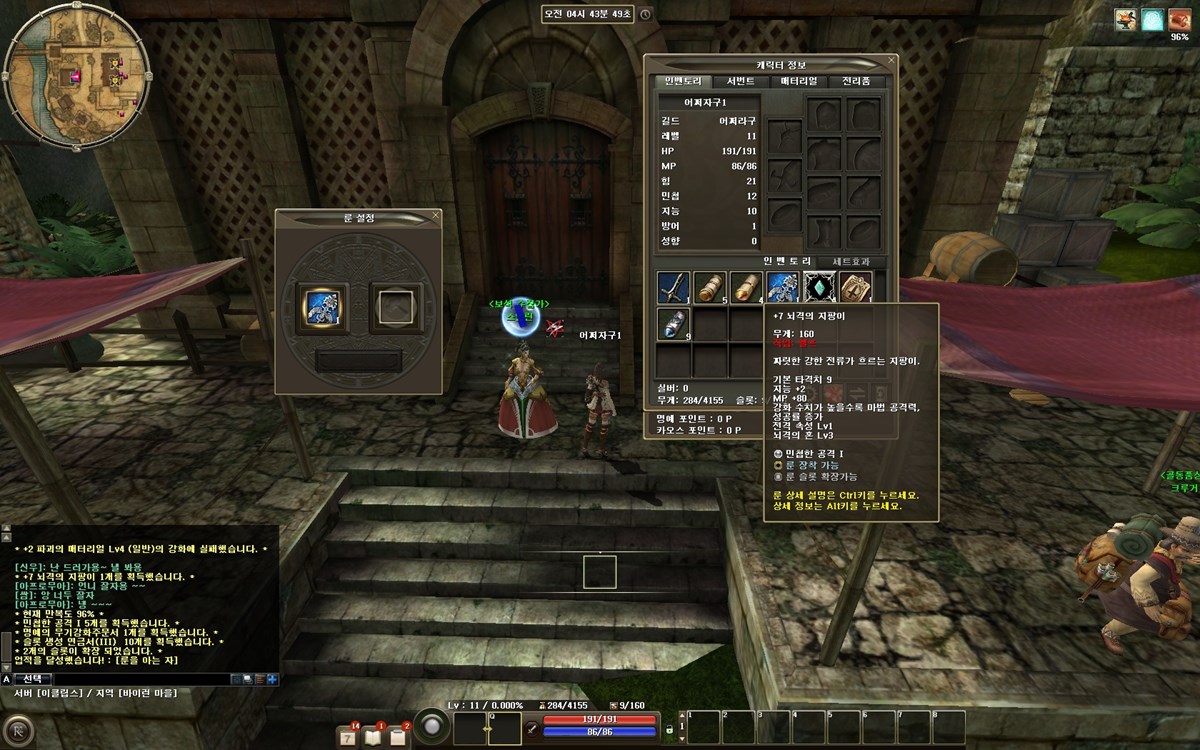The image size is (1200, 750).
Task: Select the sword-emblem card item
Action: pos(855,288)
